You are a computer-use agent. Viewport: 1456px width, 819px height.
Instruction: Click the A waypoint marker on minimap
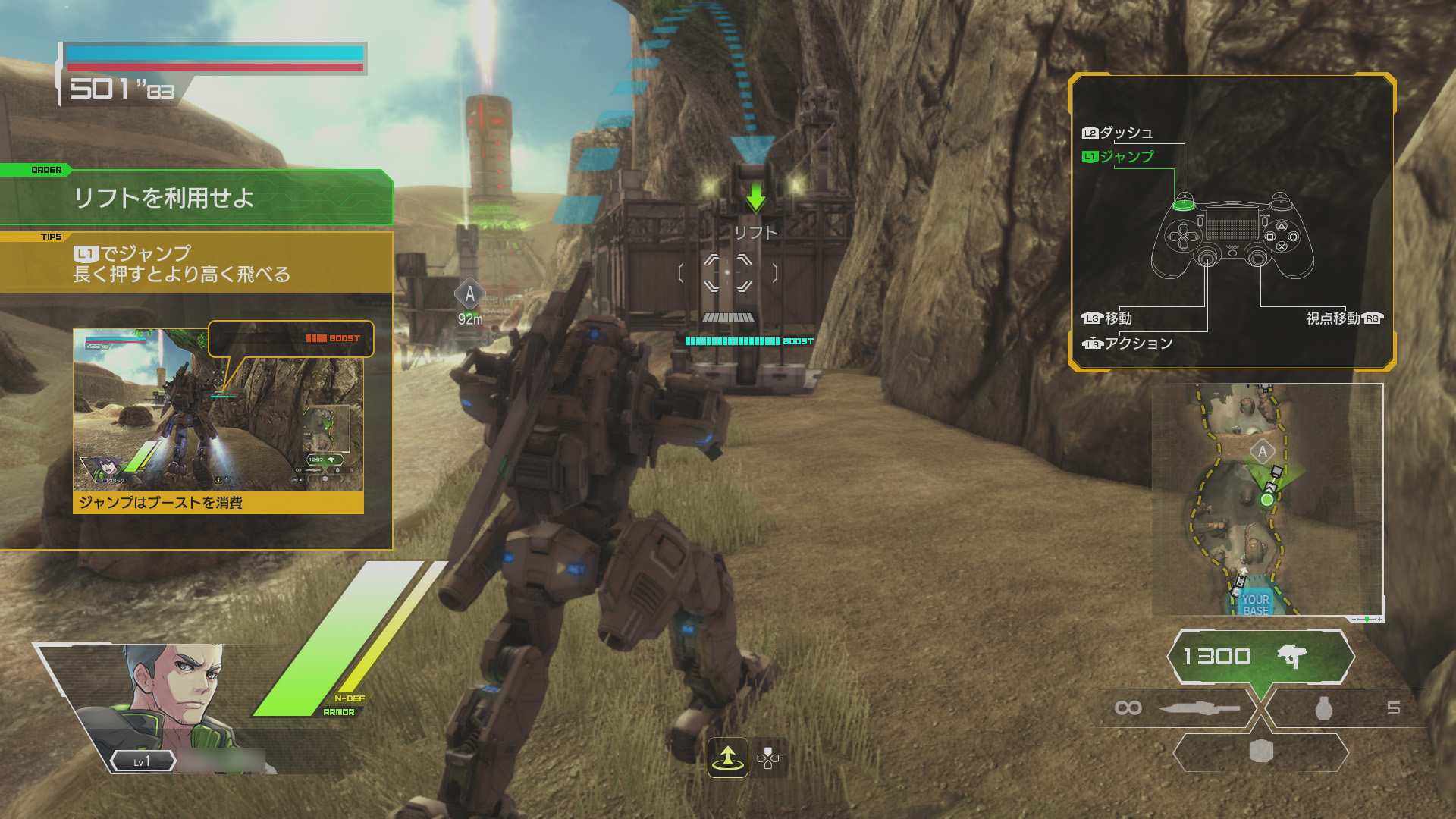[x=1263, y=453]
